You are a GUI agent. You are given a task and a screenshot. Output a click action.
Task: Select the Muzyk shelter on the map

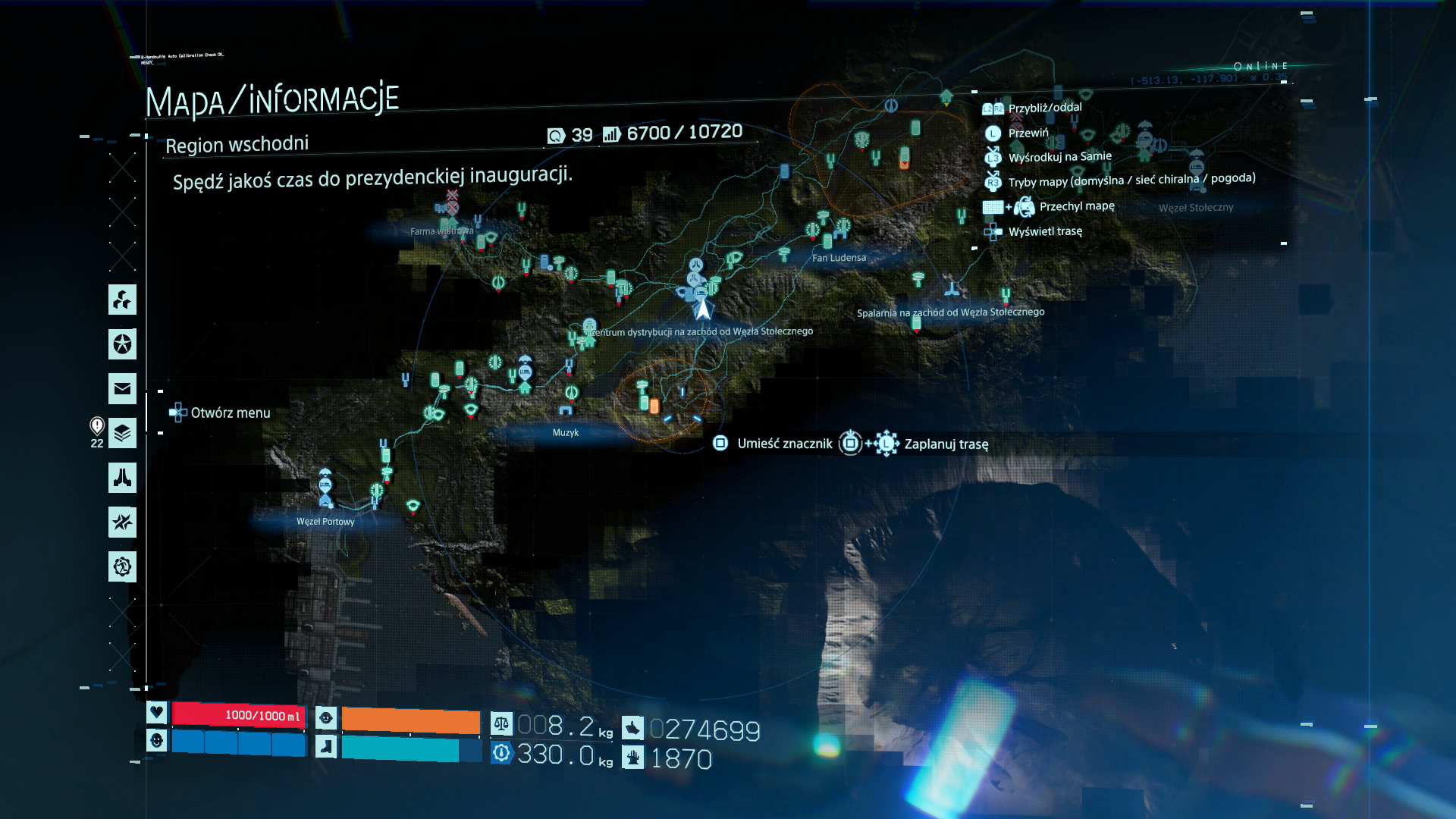(x=566, y=432)
